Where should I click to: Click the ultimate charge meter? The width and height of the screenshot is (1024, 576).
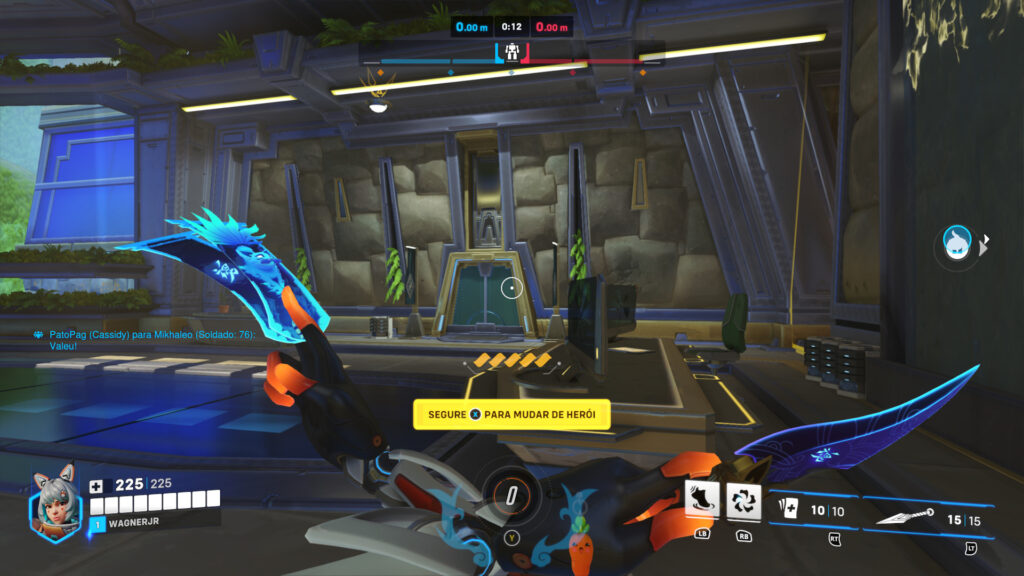[x=511, y=495]
